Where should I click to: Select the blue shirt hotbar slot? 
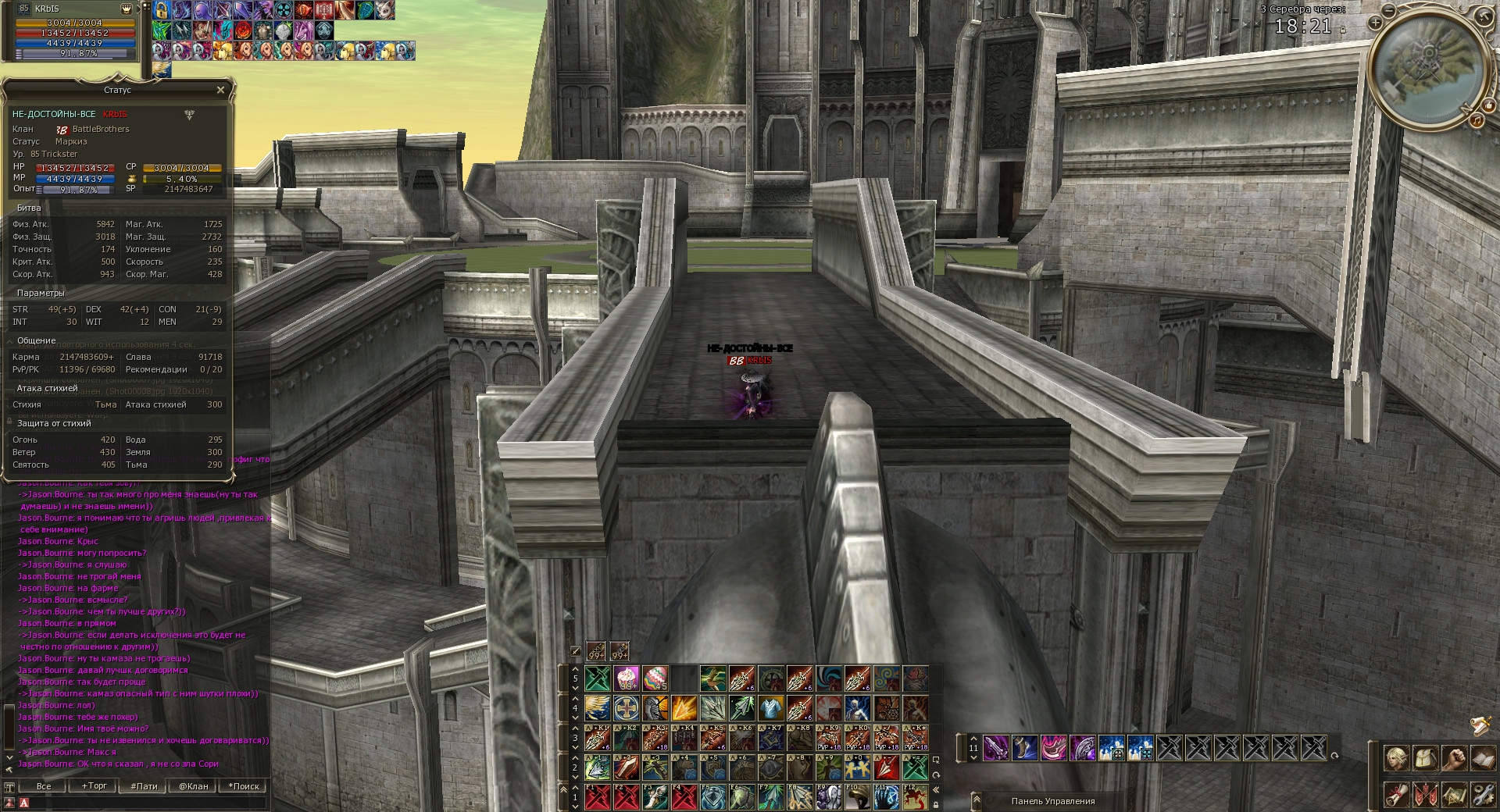tap(770, 708)
